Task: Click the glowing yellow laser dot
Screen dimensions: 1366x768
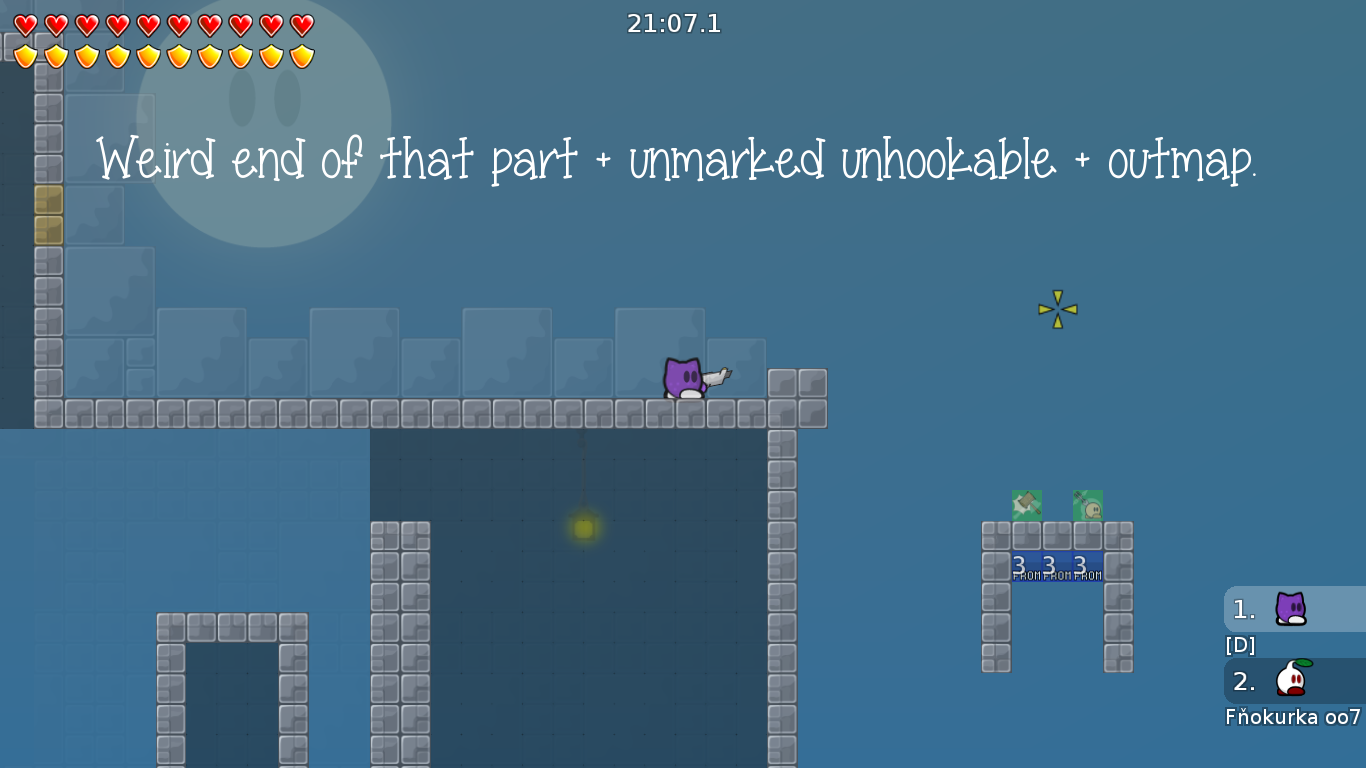Action: tap(583, 528)
